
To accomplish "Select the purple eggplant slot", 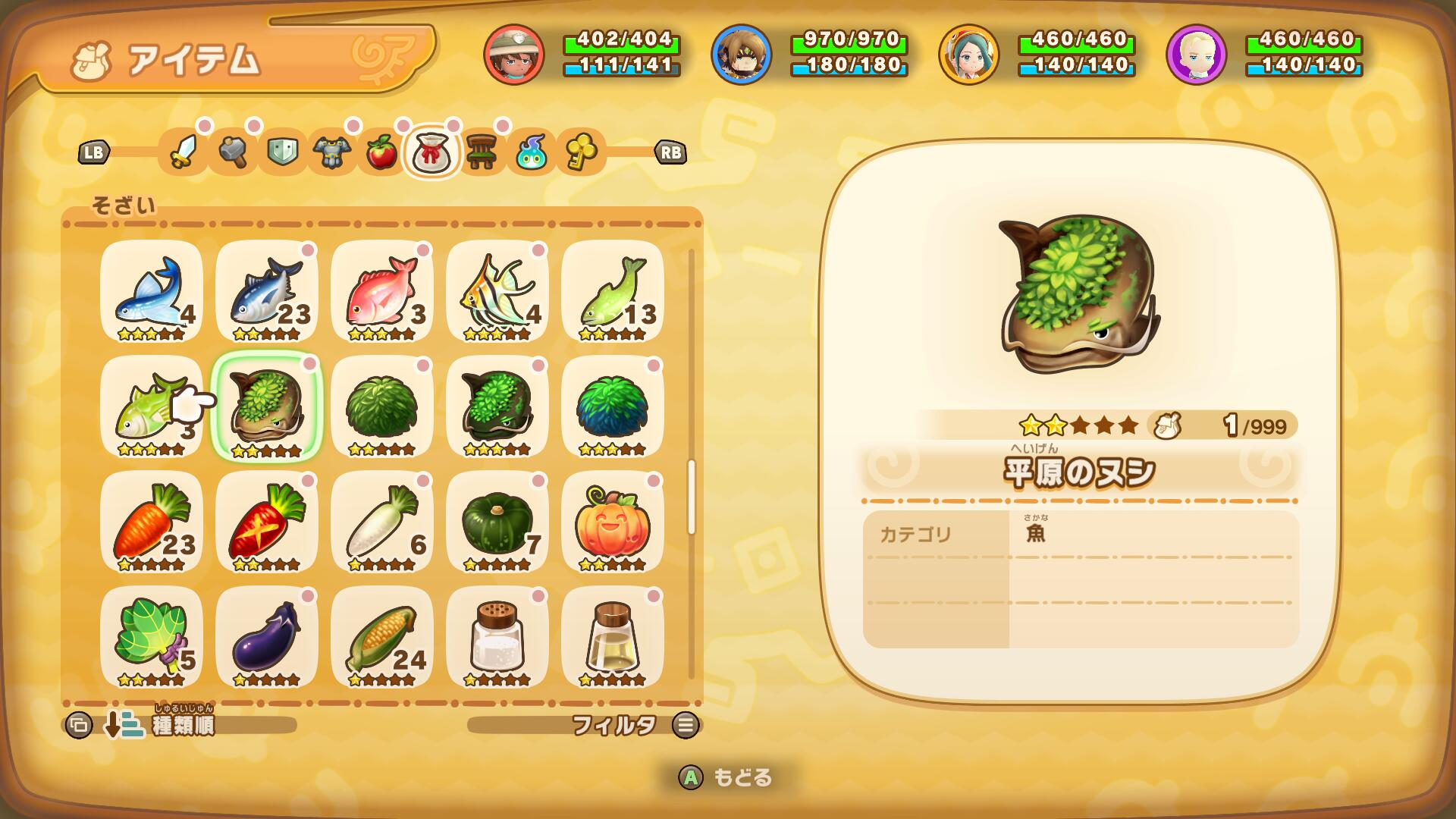I will [x=267, y=638].
